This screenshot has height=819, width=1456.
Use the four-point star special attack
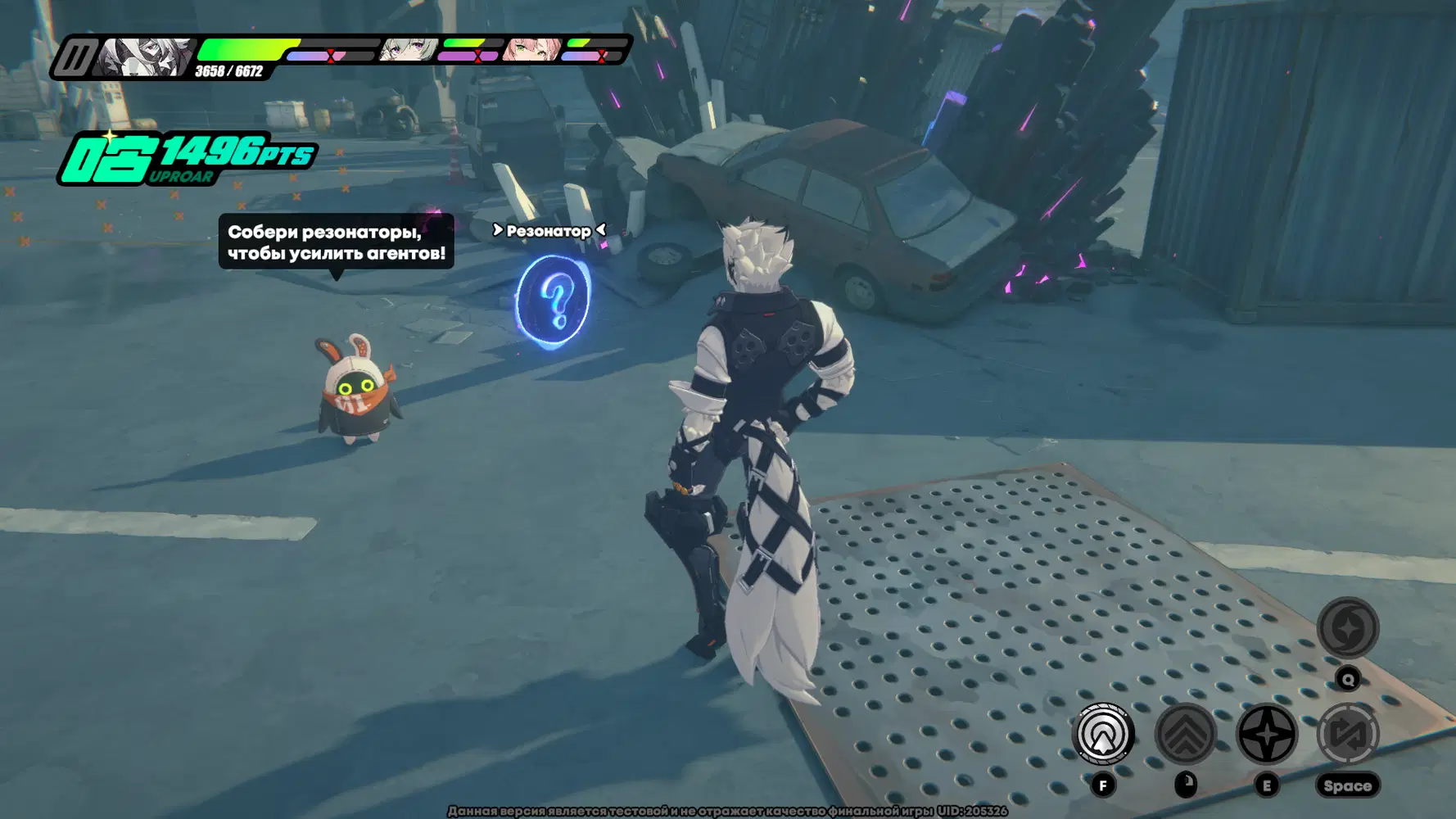(x=1266, y=734)
